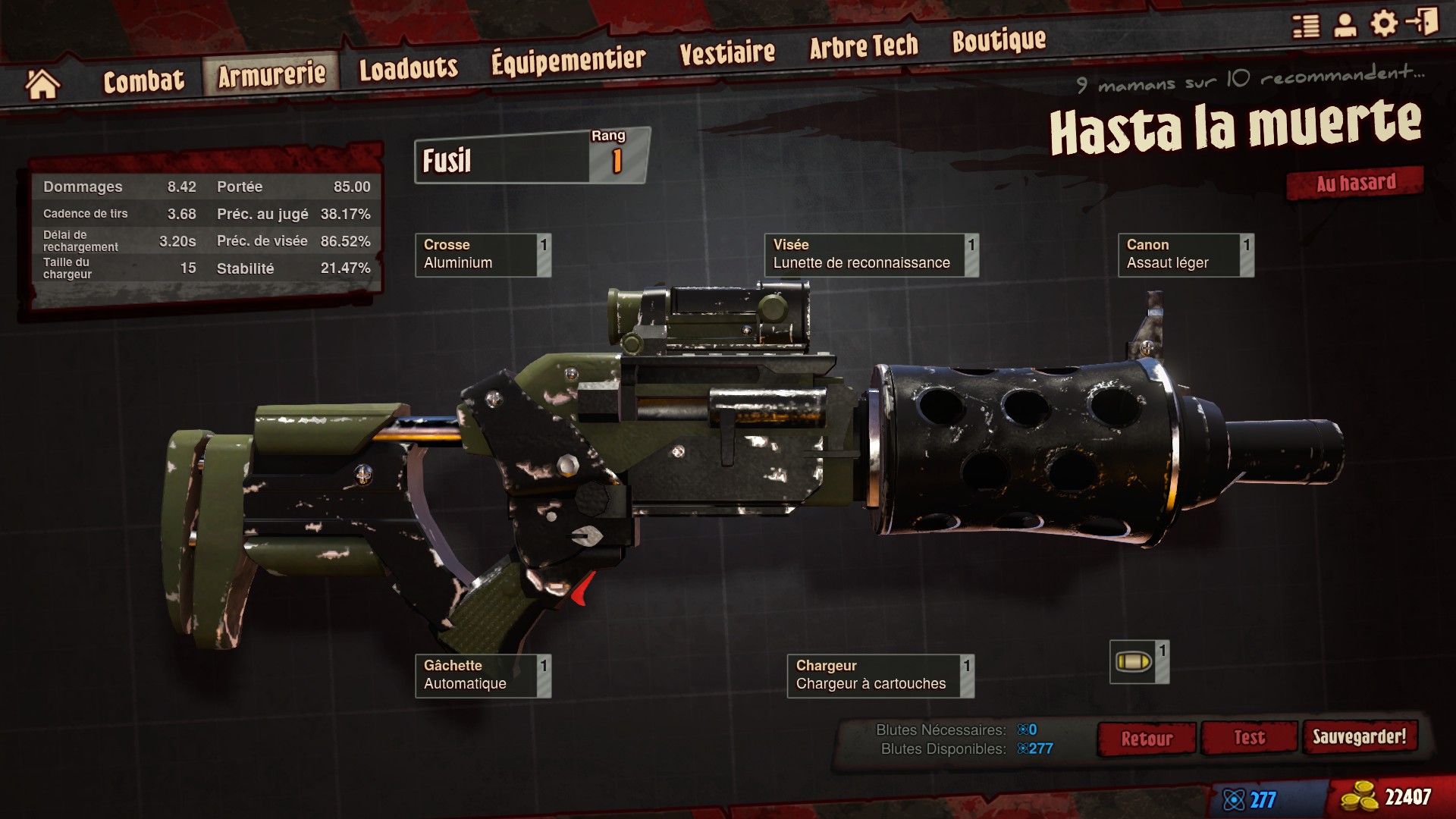Click the Retour button
The image size is (1456, 819).
click(1146, 739)
